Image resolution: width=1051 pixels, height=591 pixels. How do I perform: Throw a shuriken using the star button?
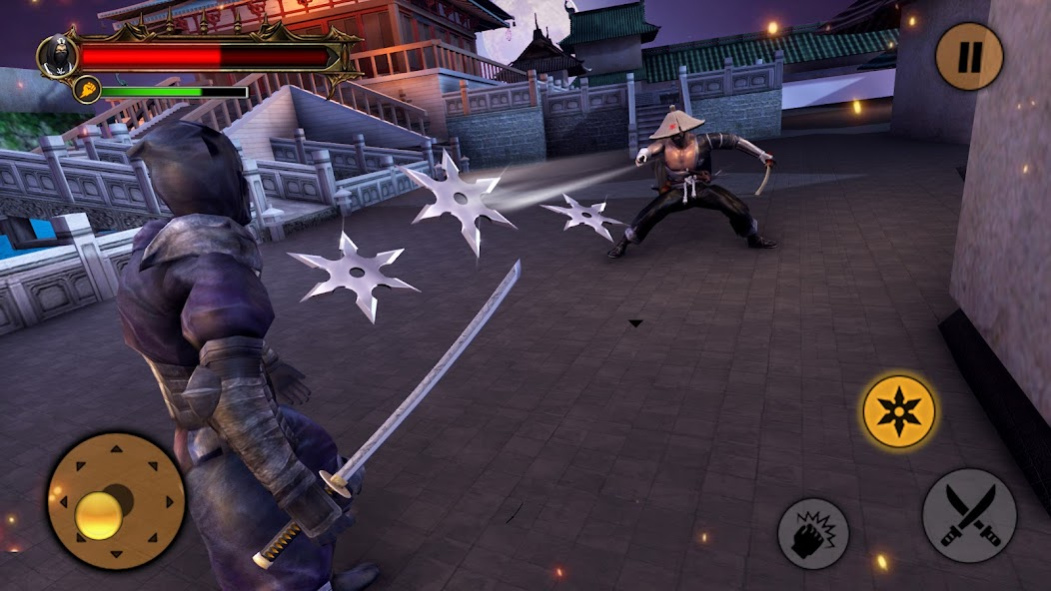(899, 411)
